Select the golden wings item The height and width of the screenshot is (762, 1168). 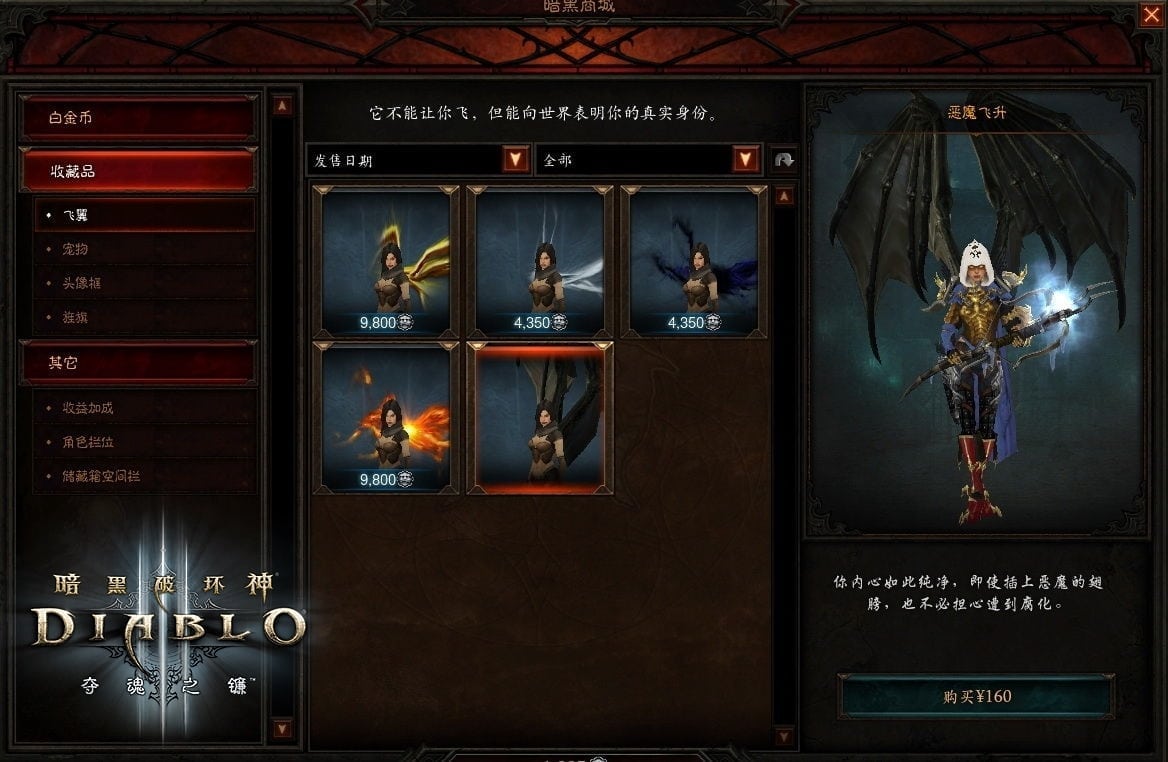[386, 261]
